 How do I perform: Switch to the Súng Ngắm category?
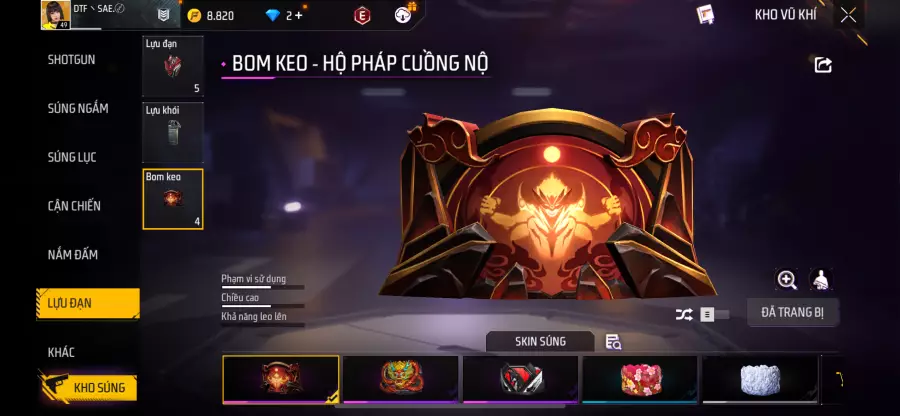coord(78,108)
